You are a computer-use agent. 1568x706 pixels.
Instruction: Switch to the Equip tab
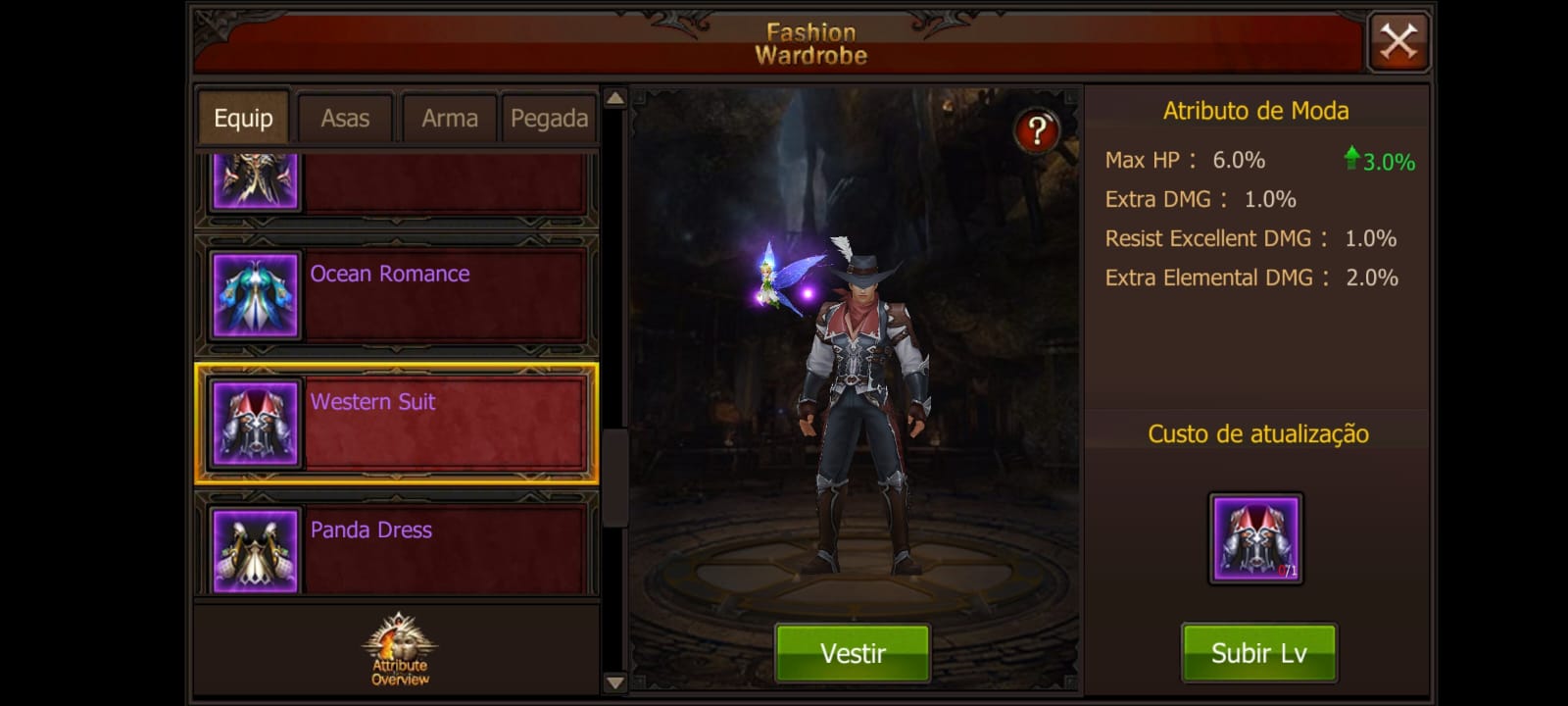point(243,119)
